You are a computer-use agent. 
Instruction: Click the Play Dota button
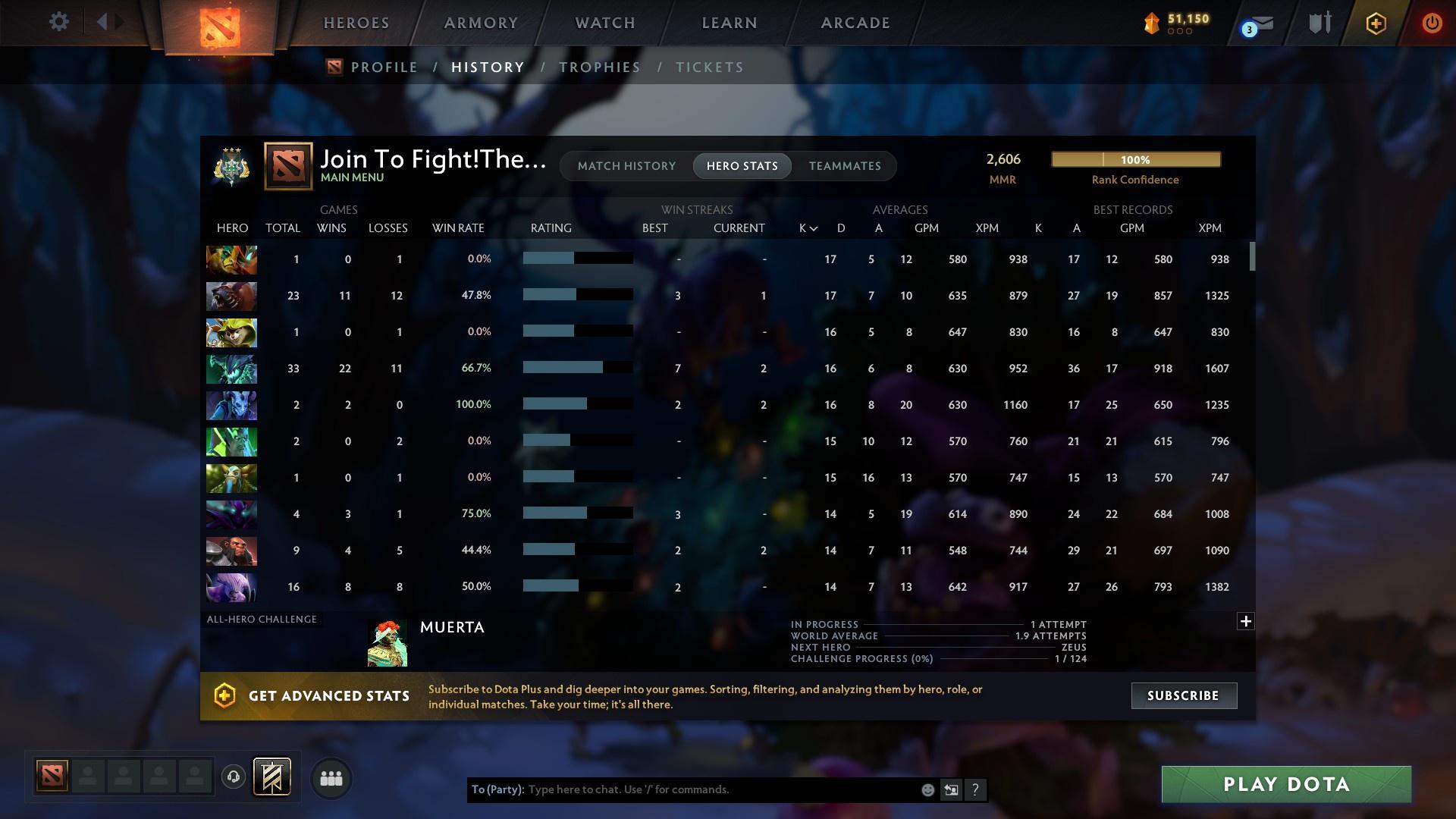pos(1285,784)
